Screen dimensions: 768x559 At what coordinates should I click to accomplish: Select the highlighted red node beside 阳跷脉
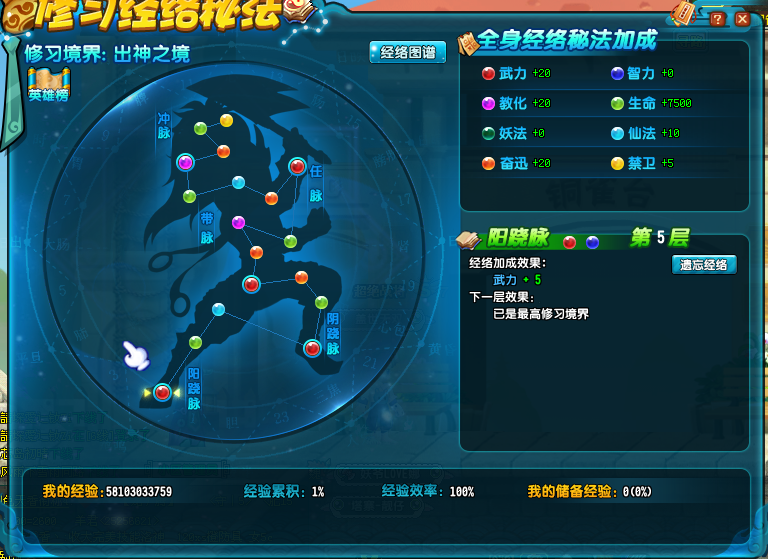(162, 393)
